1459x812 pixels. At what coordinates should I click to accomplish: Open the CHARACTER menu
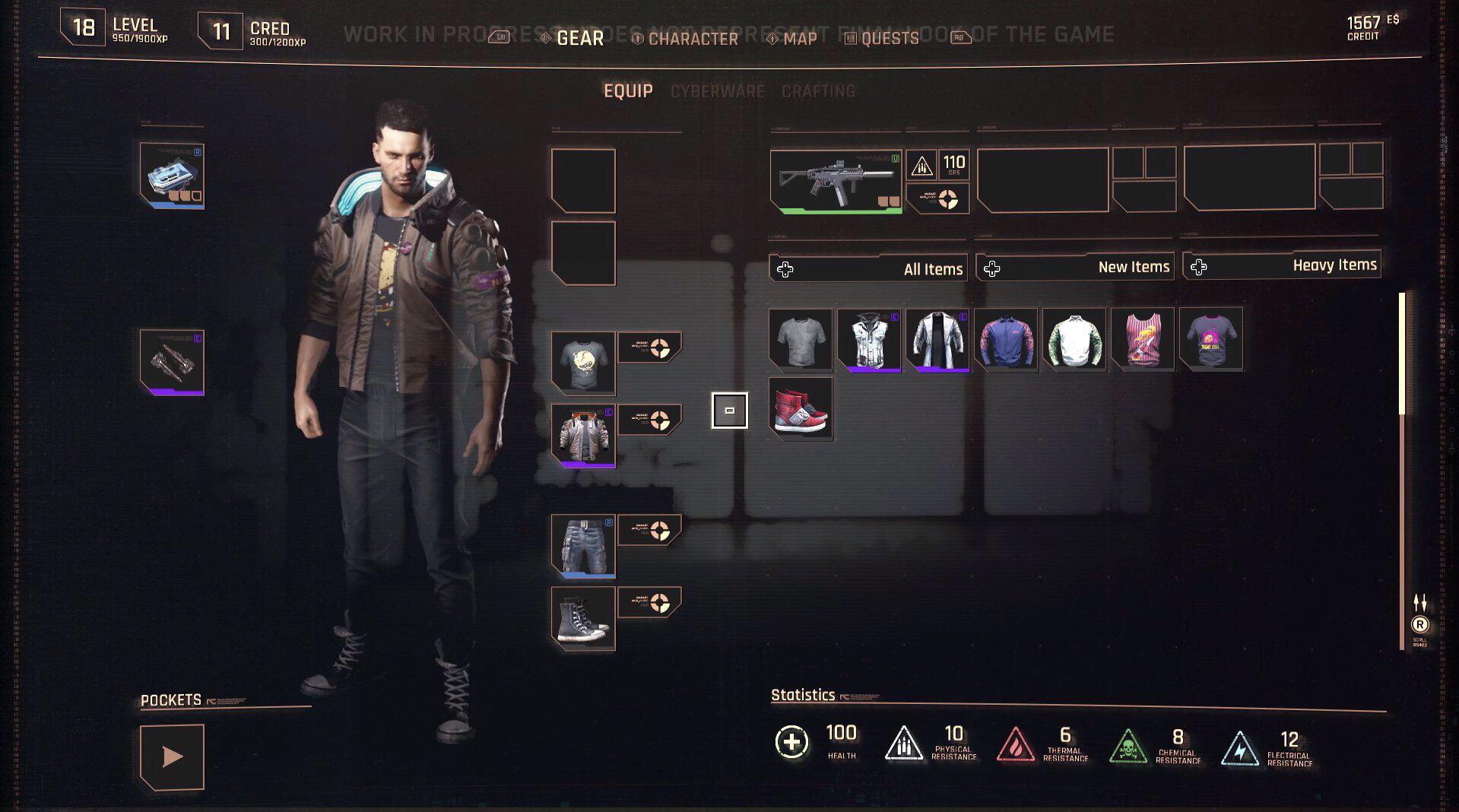(693, 38)
